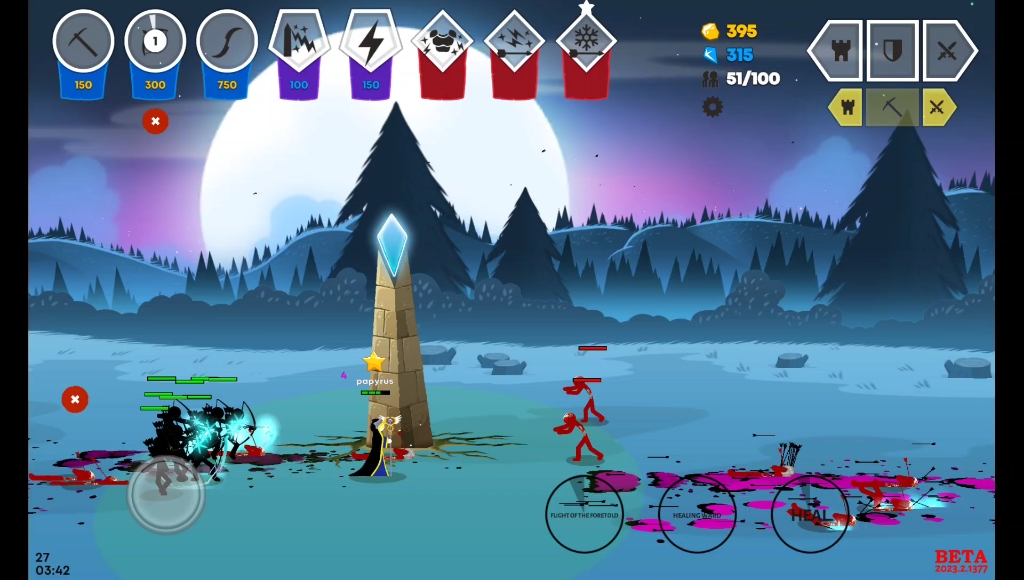Open the settings gear
1024x580 pixels.
[712, 107]
